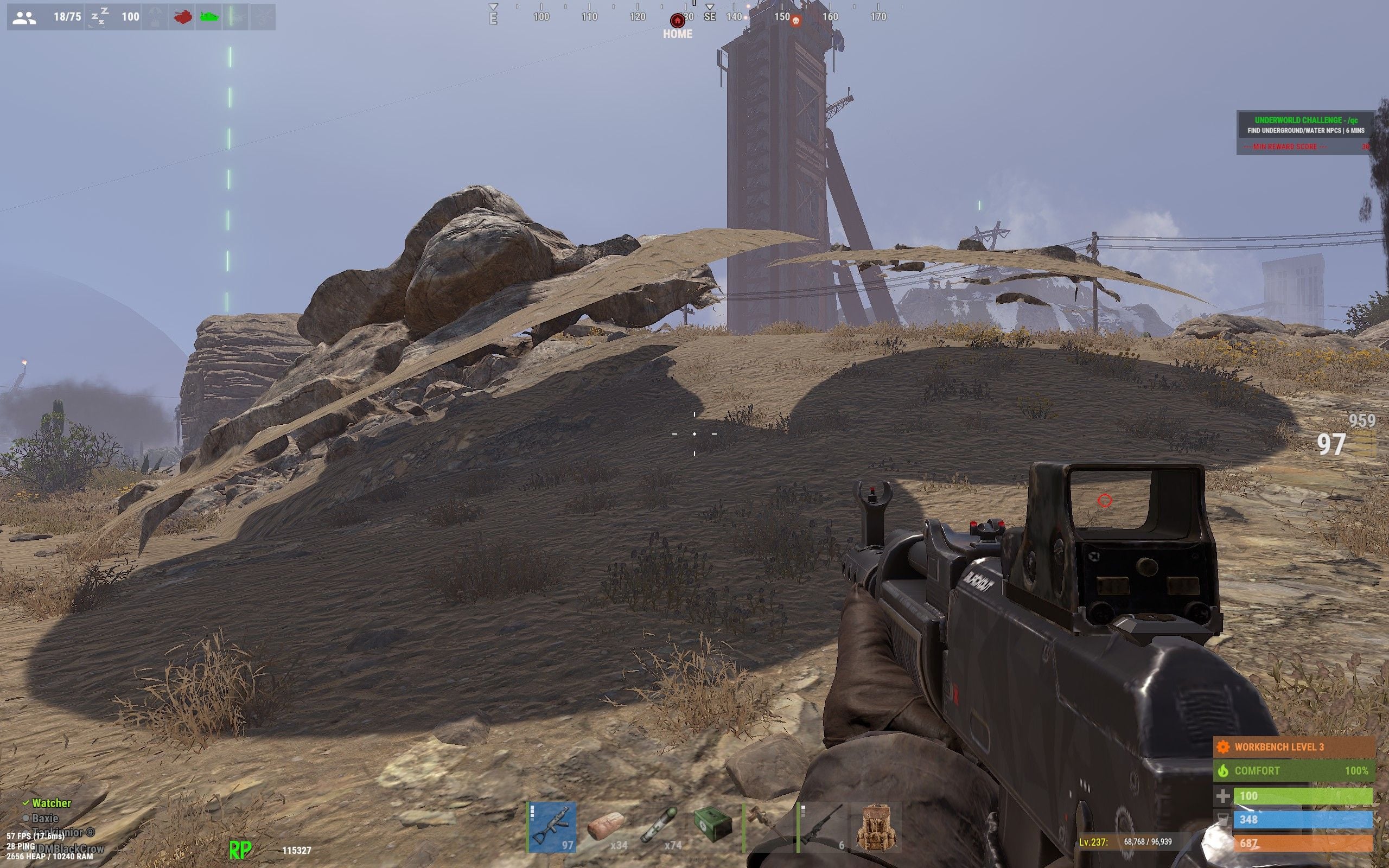Click the red skull marker on compass
Viewport: 1389px width, 868px height.
pyautogui.click(x=795, y=21)
